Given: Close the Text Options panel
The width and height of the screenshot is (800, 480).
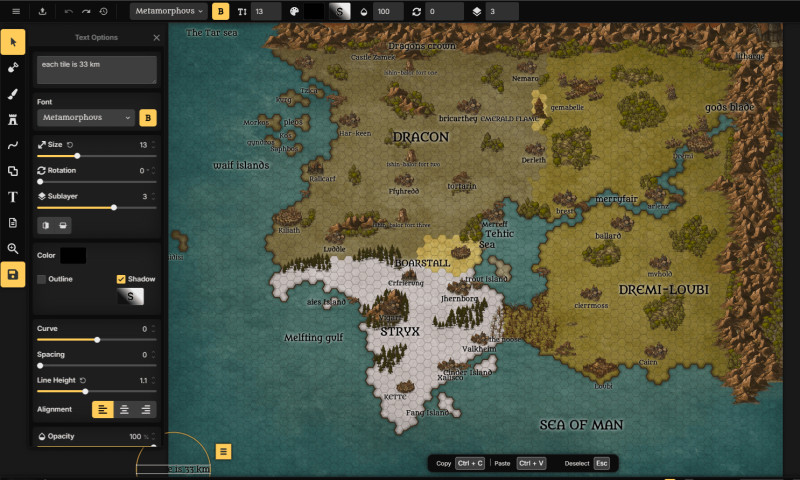Looking at the screenshot, I should [x=156, y=38].
